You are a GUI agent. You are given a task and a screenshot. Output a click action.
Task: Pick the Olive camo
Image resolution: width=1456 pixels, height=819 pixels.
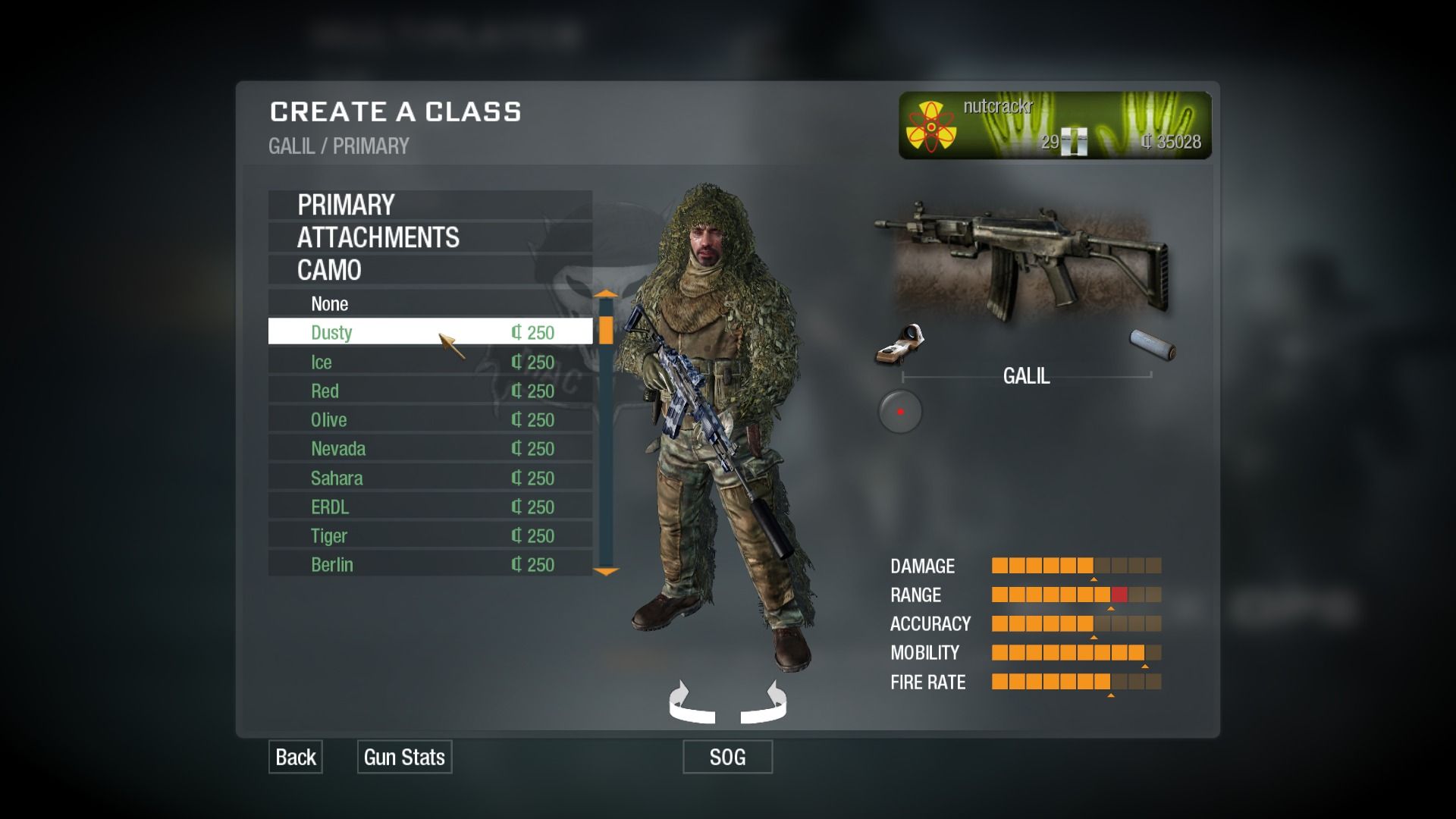(429, 419)
